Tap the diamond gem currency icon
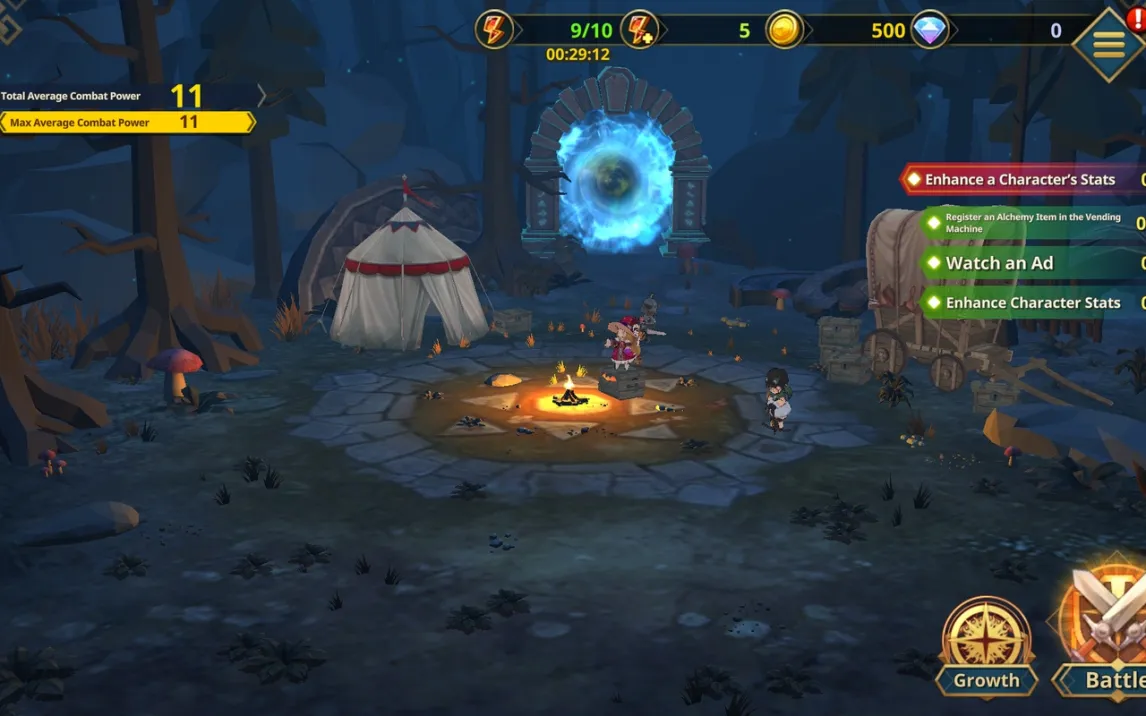This screenshot has height=716, width=1146. [930, 30]
